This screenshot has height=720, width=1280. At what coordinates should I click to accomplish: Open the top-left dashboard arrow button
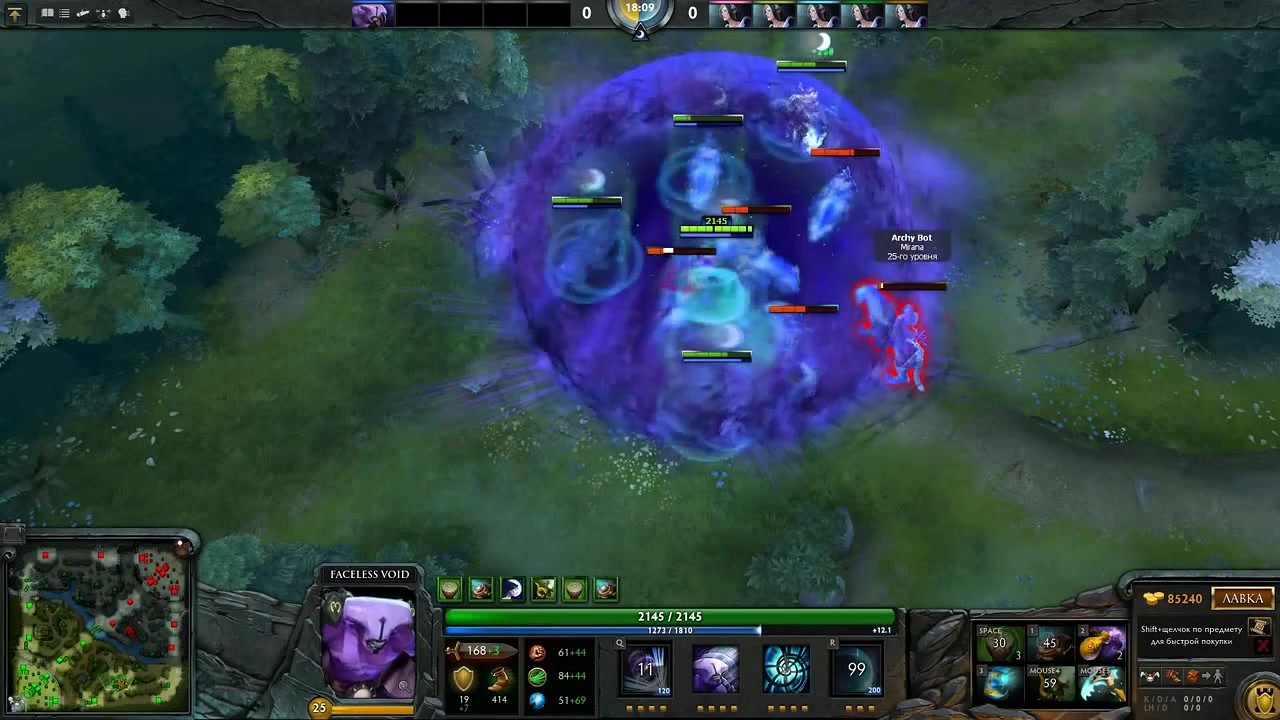[15, 14]
